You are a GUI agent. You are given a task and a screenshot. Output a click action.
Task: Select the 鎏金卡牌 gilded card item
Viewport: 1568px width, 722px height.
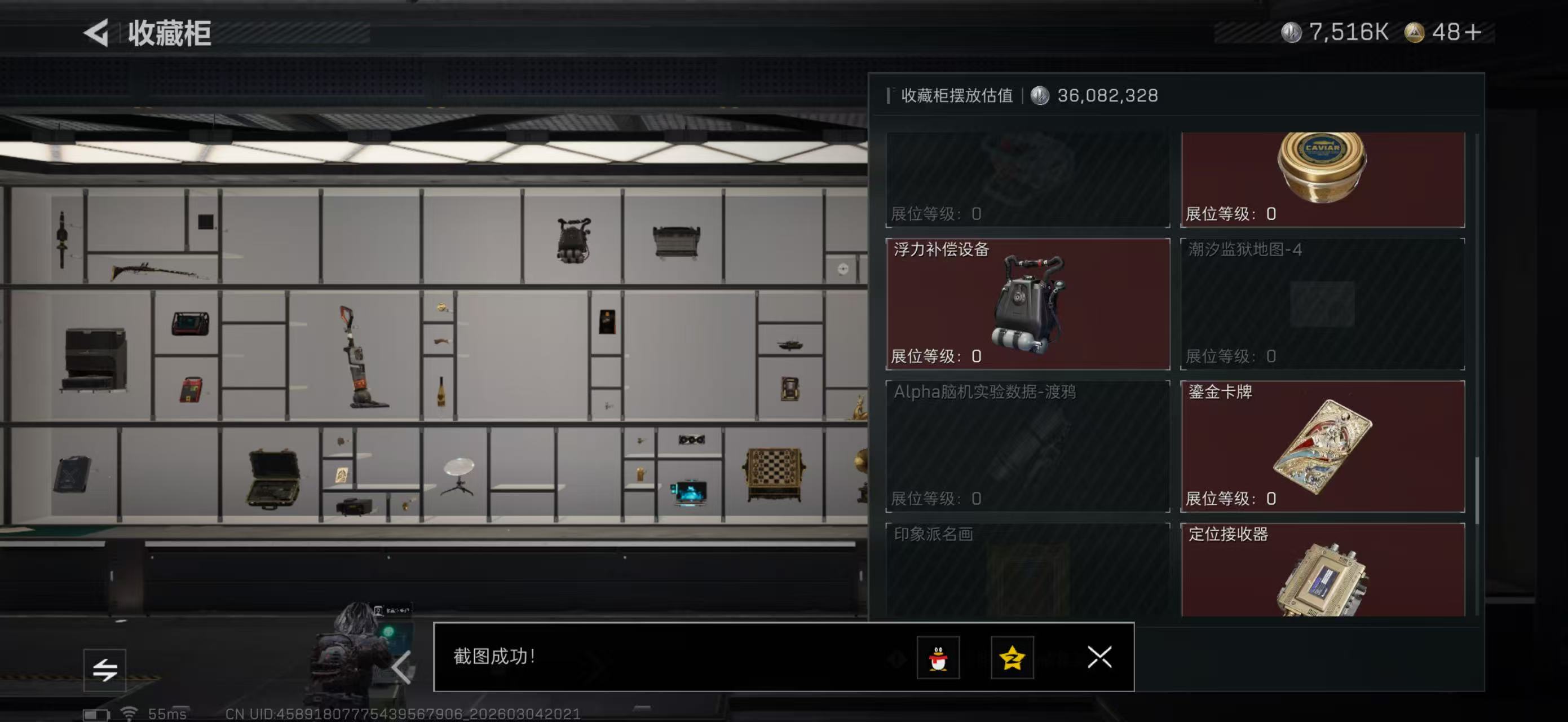click(1320, 446)
